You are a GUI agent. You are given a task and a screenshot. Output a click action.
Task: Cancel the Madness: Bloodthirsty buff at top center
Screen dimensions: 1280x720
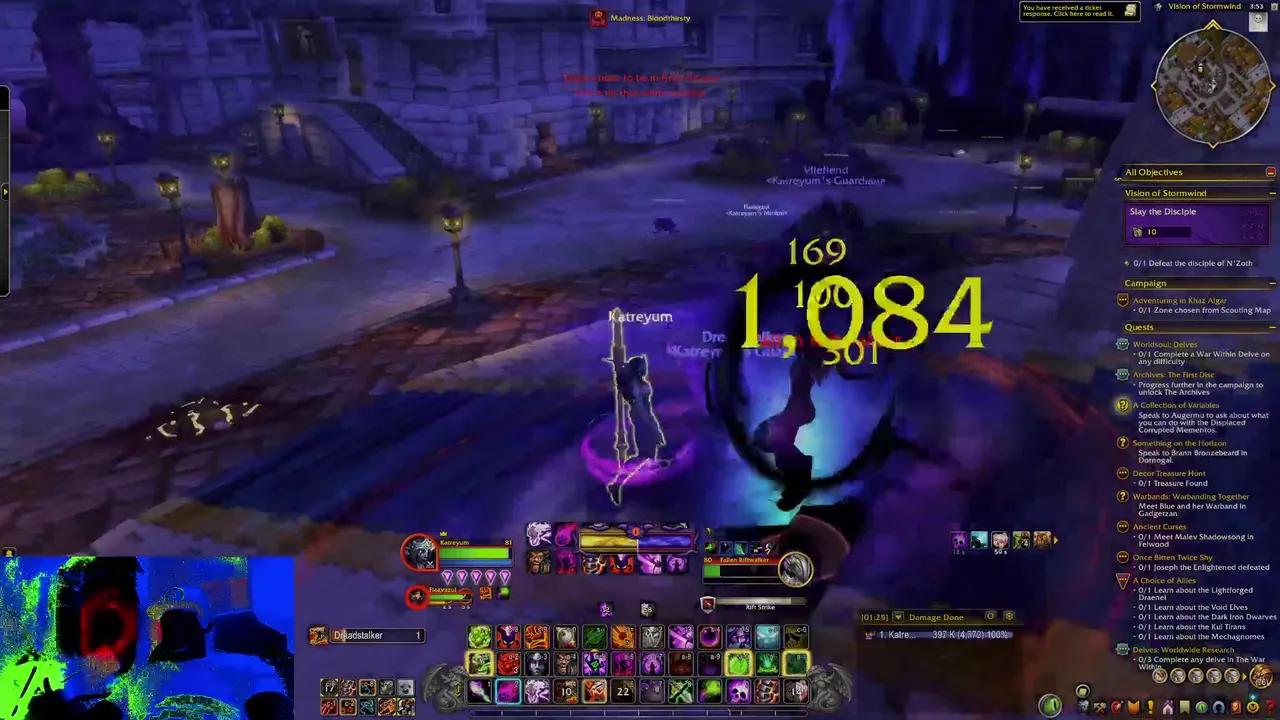pos(598,17)
